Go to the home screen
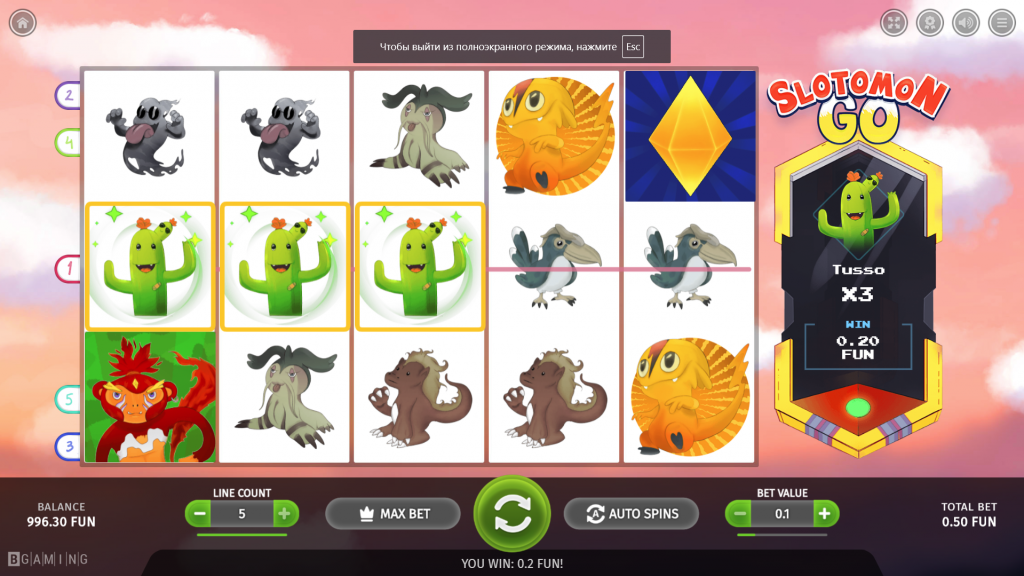Screen dimensions: 1024x576 click(x=22, y=22)
